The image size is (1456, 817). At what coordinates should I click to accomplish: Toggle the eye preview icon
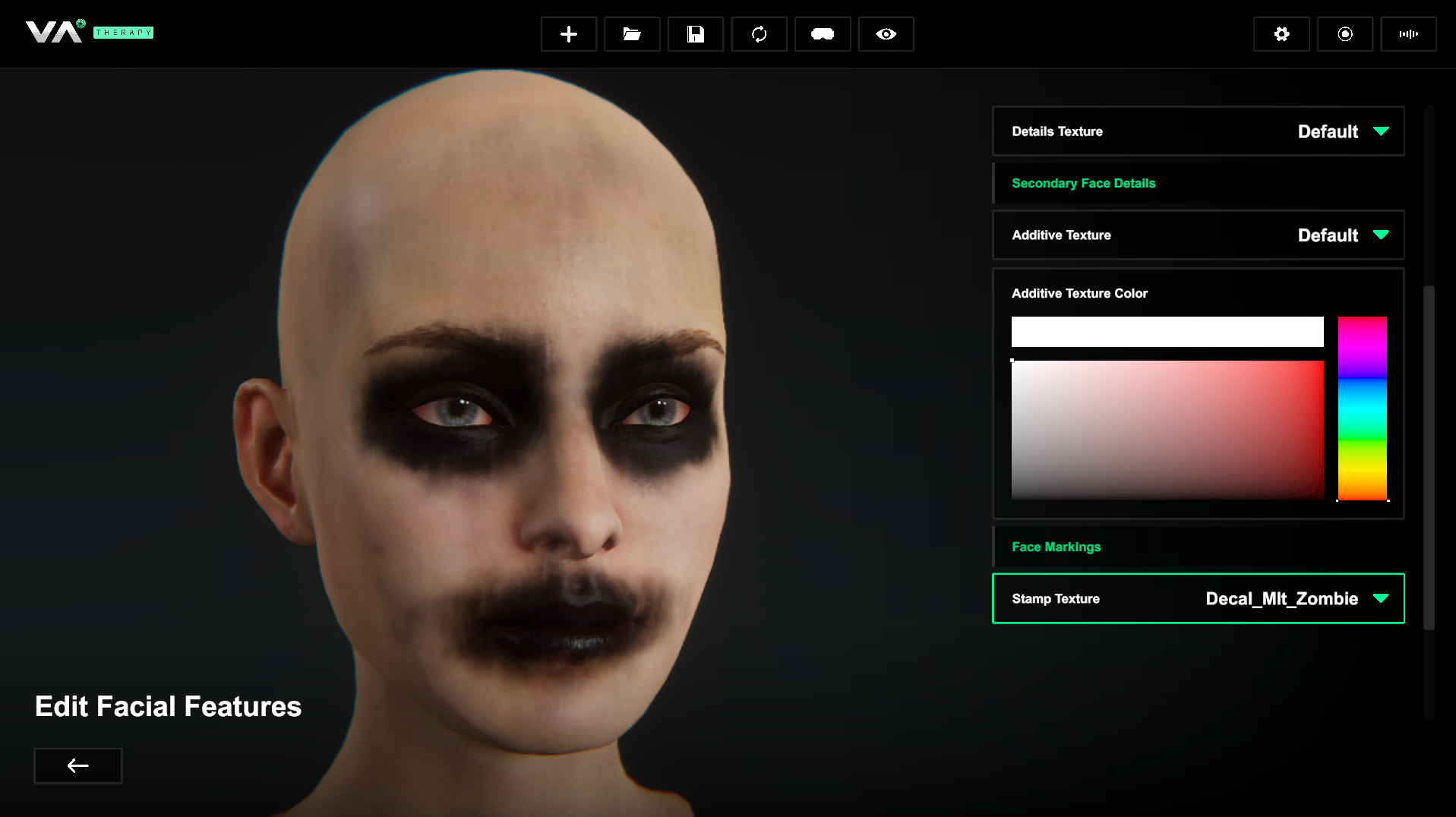click(x=886, y=34)
